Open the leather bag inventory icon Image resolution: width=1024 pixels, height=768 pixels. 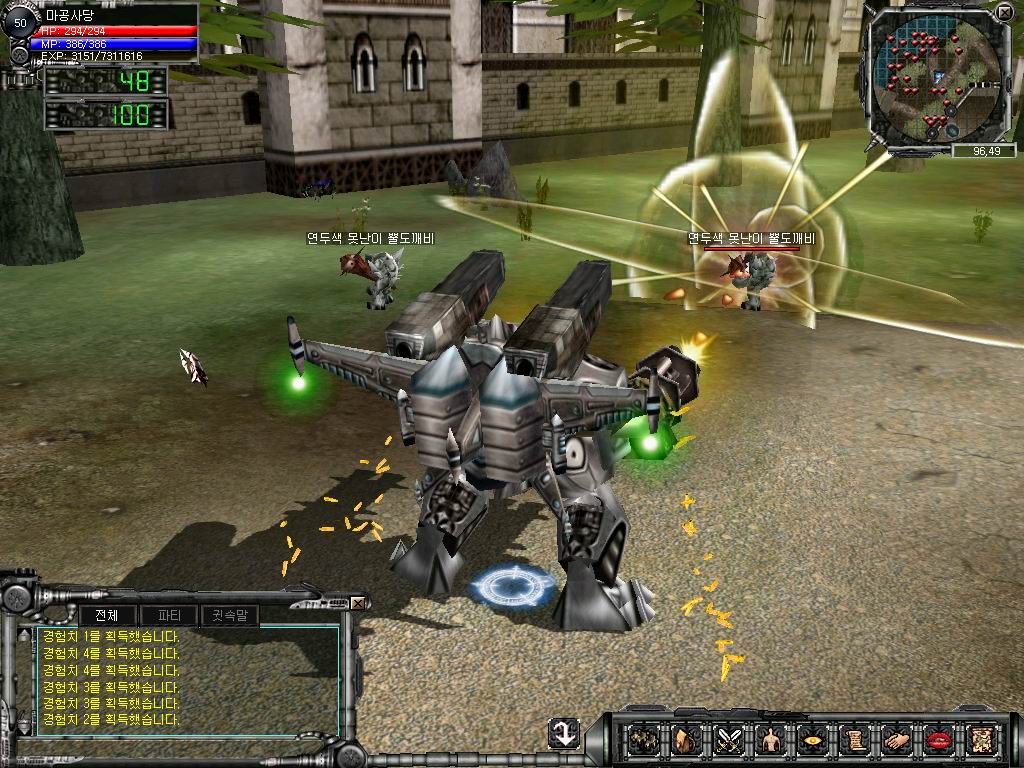point(685,741)
